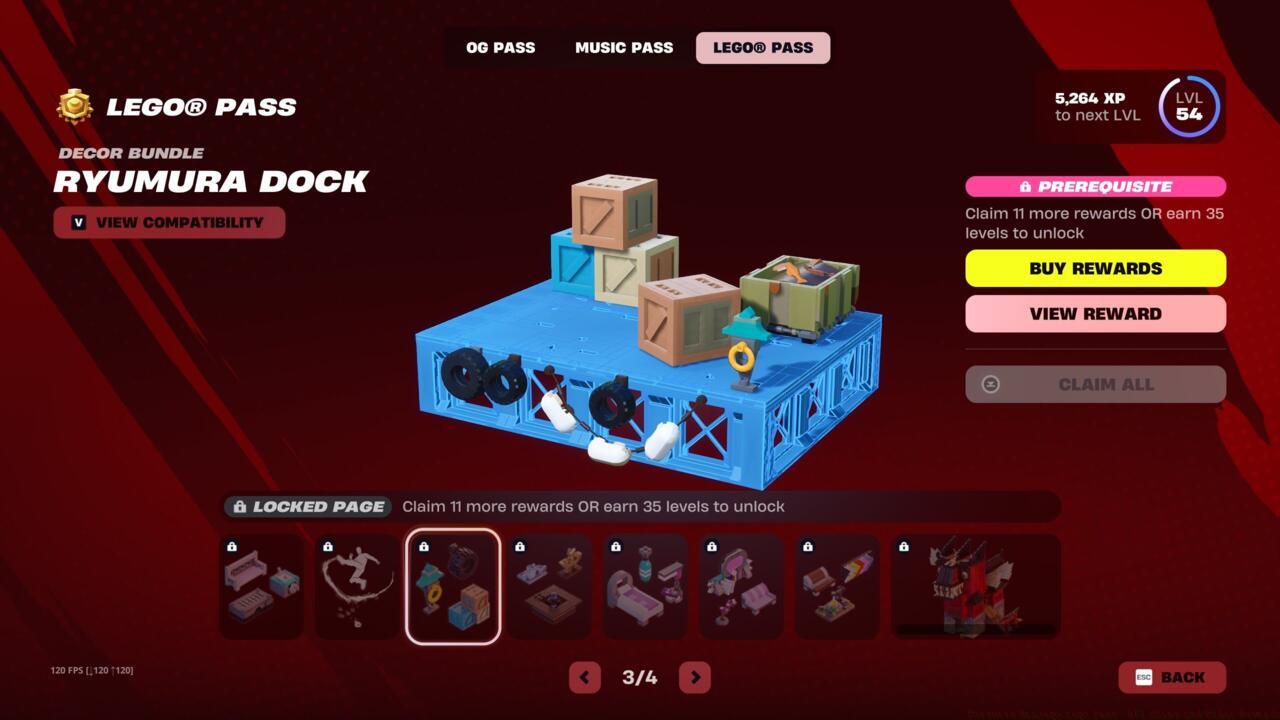Select the OG Pass tab

pos(500,47)
